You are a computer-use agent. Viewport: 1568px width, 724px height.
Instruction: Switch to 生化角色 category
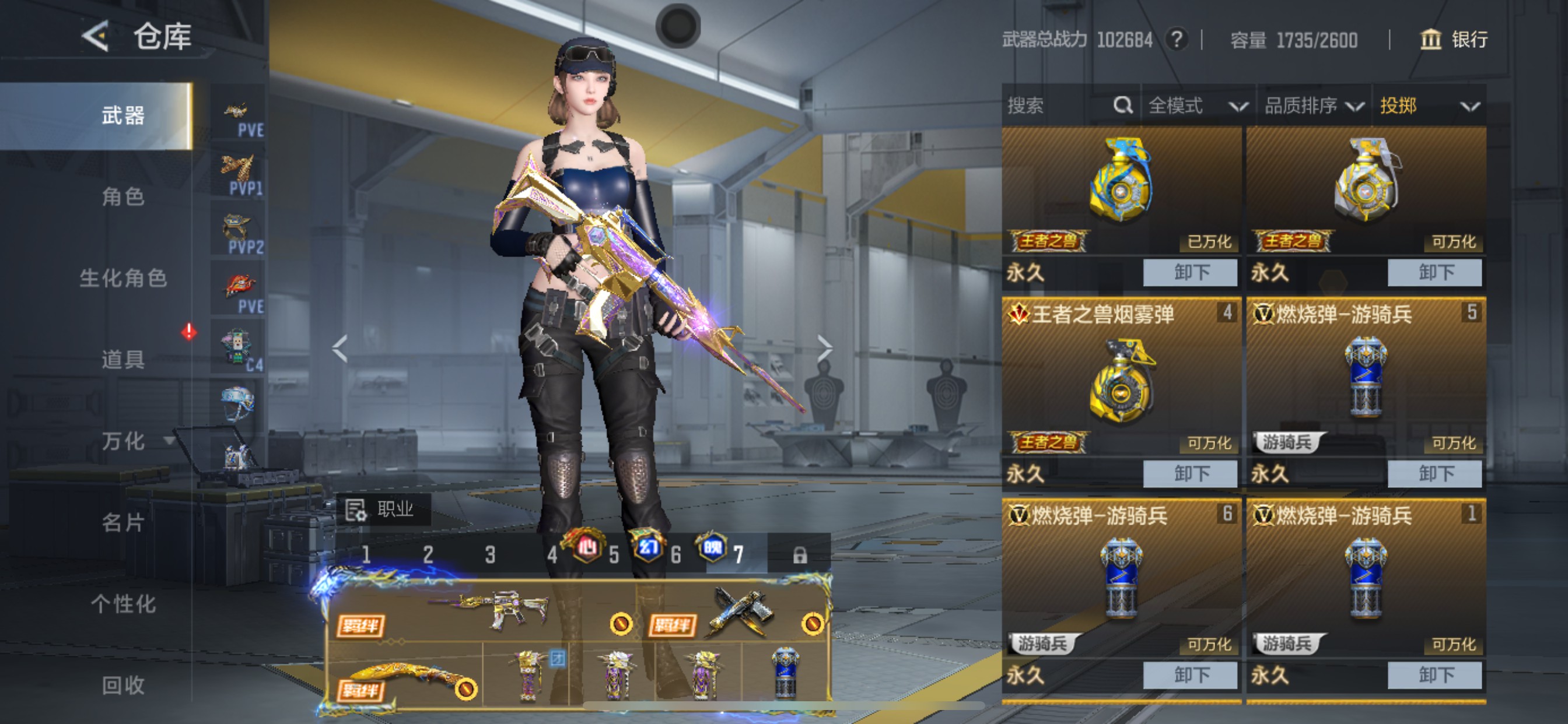(123, 278)
